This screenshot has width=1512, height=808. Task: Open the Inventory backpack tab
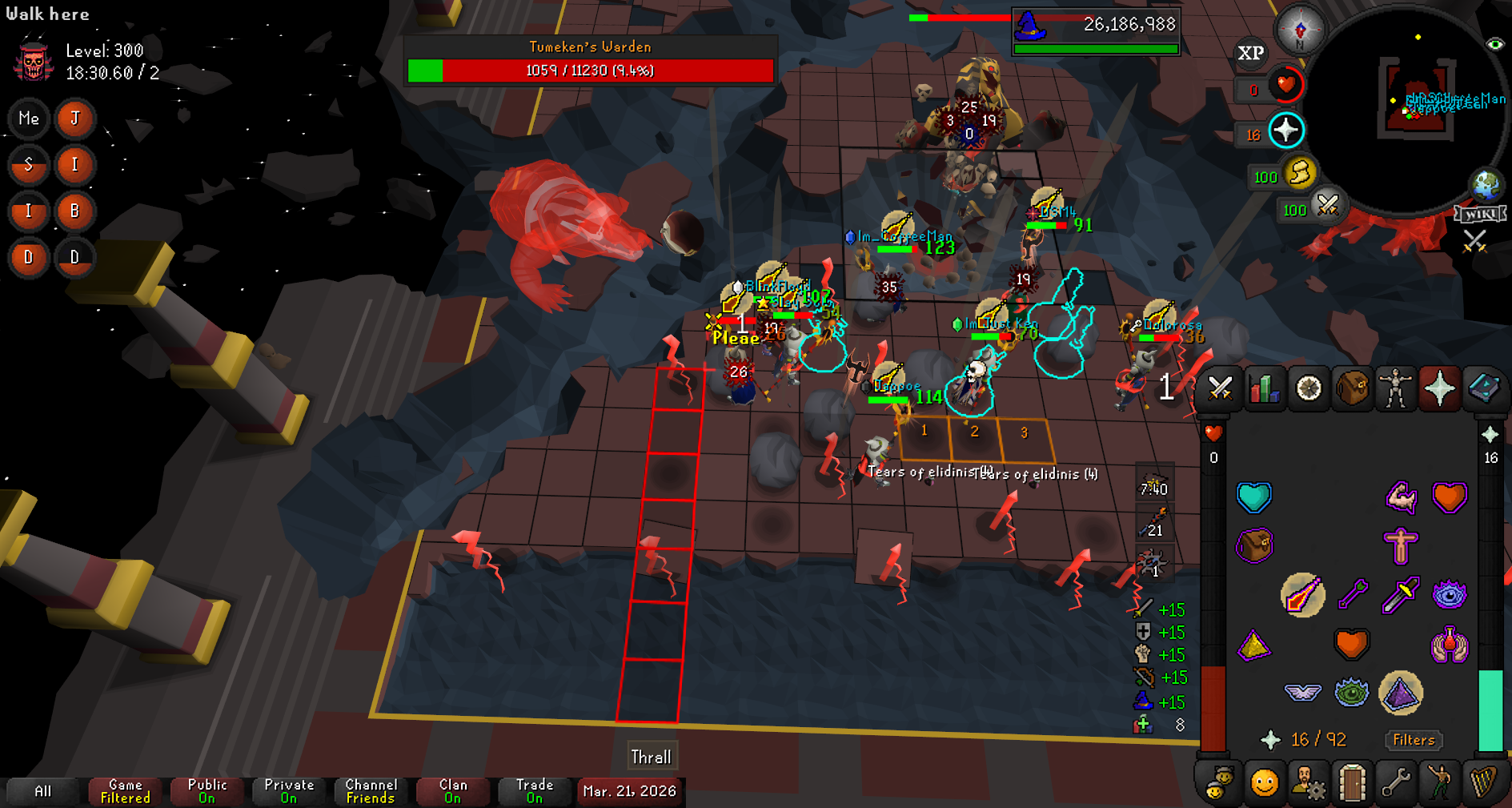(x=1352, y=389)
